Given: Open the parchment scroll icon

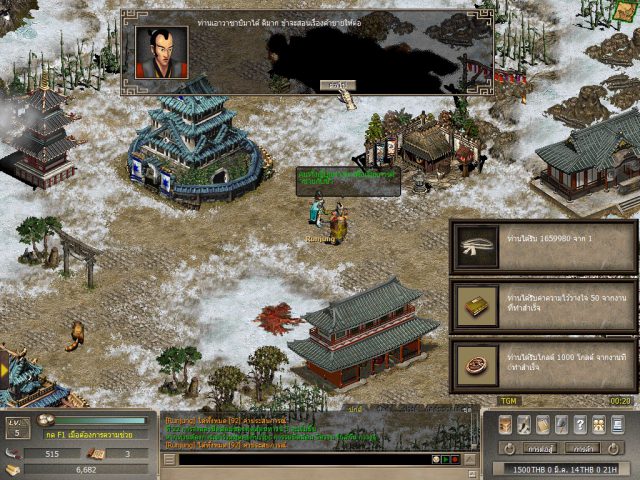Looking at the screenshot, I should [543, 424].
